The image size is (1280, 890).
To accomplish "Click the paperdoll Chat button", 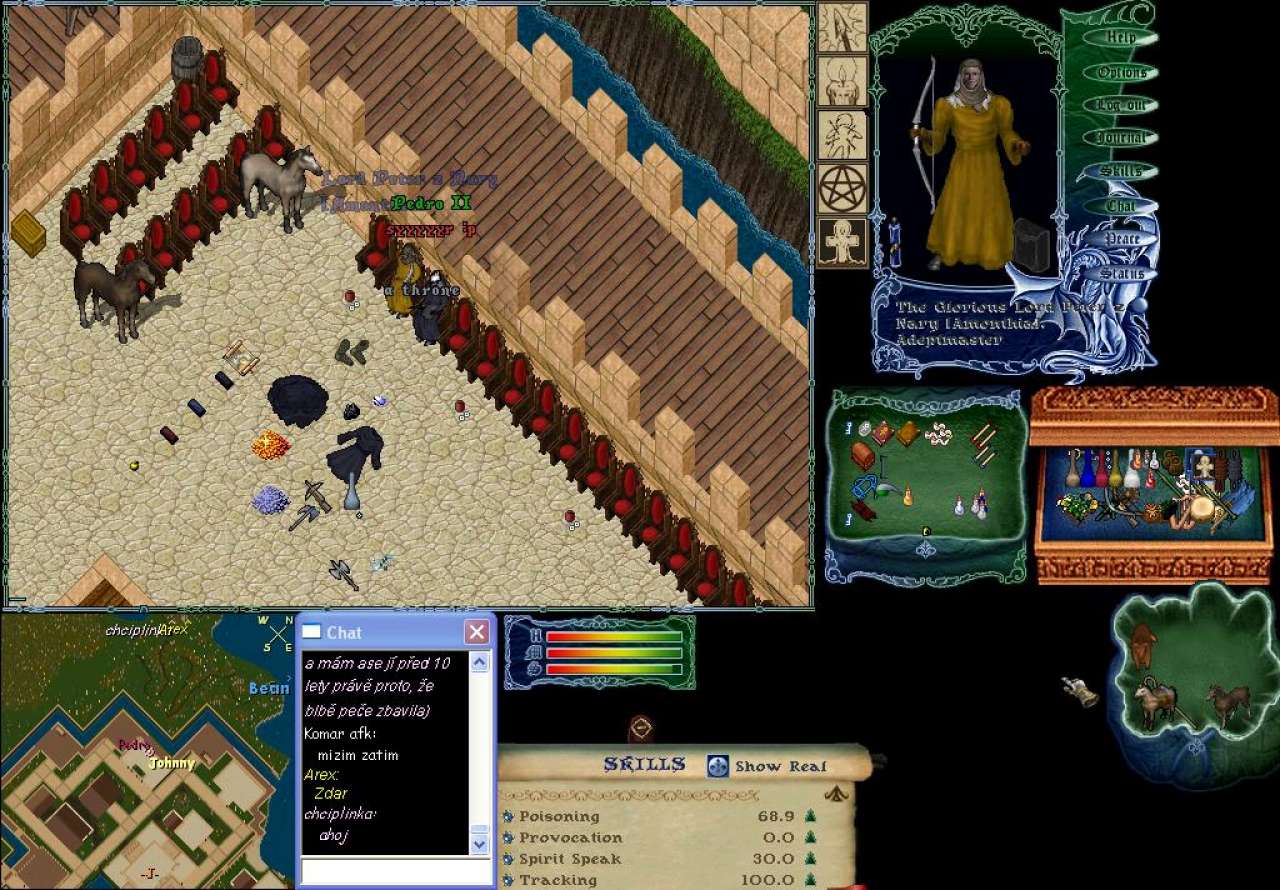I will coord(1120,205).
